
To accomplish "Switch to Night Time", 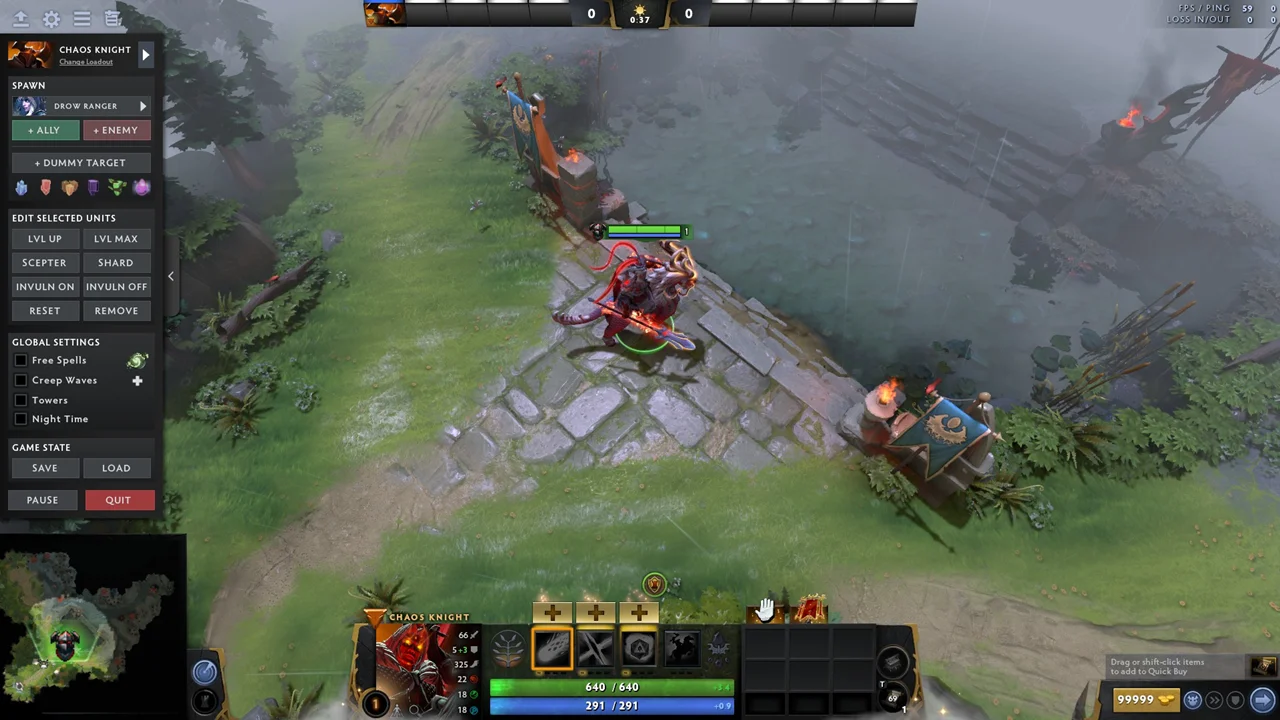I will (21, 419).
